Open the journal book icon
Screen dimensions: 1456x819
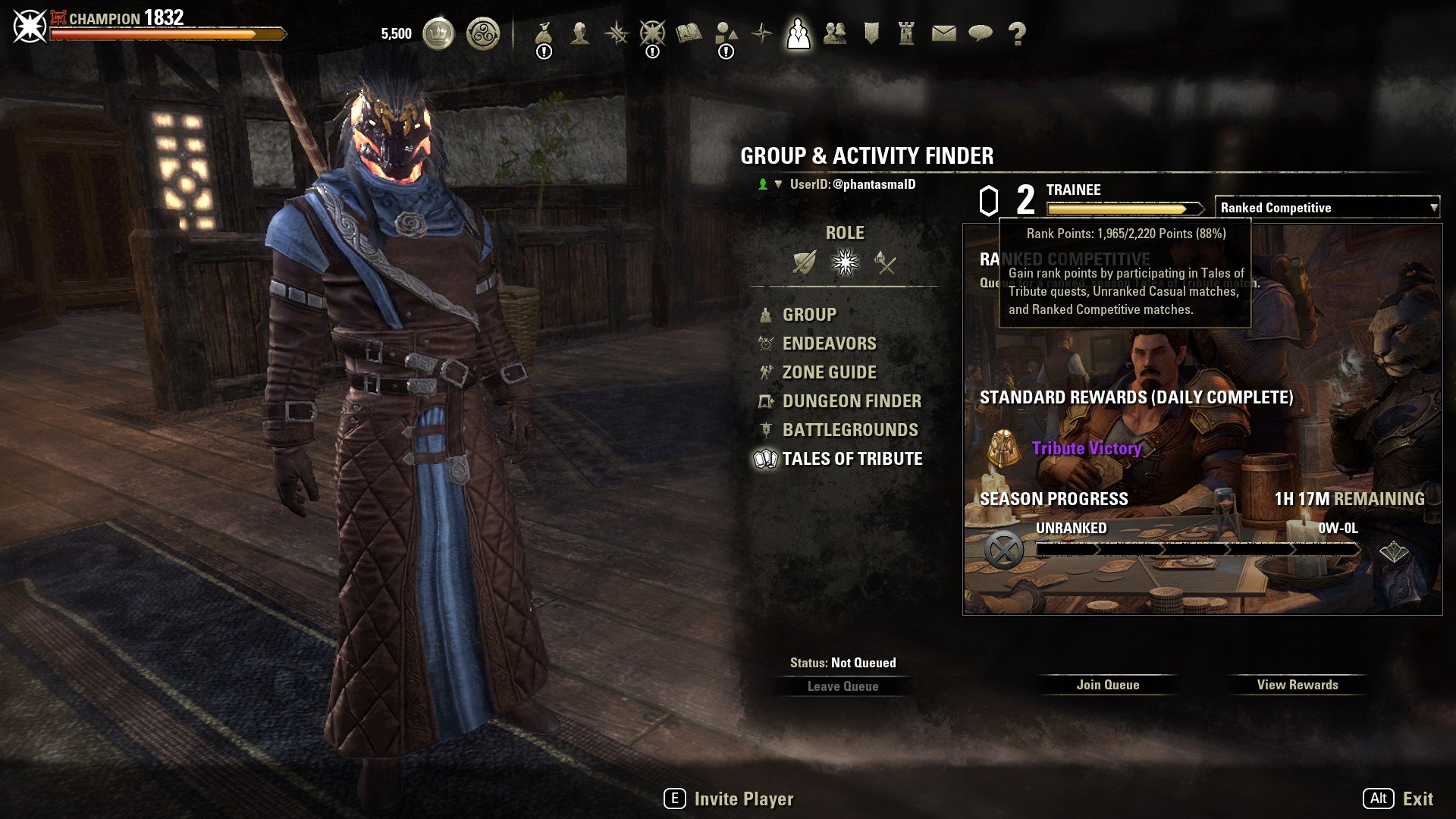click(x=689, y=33)
